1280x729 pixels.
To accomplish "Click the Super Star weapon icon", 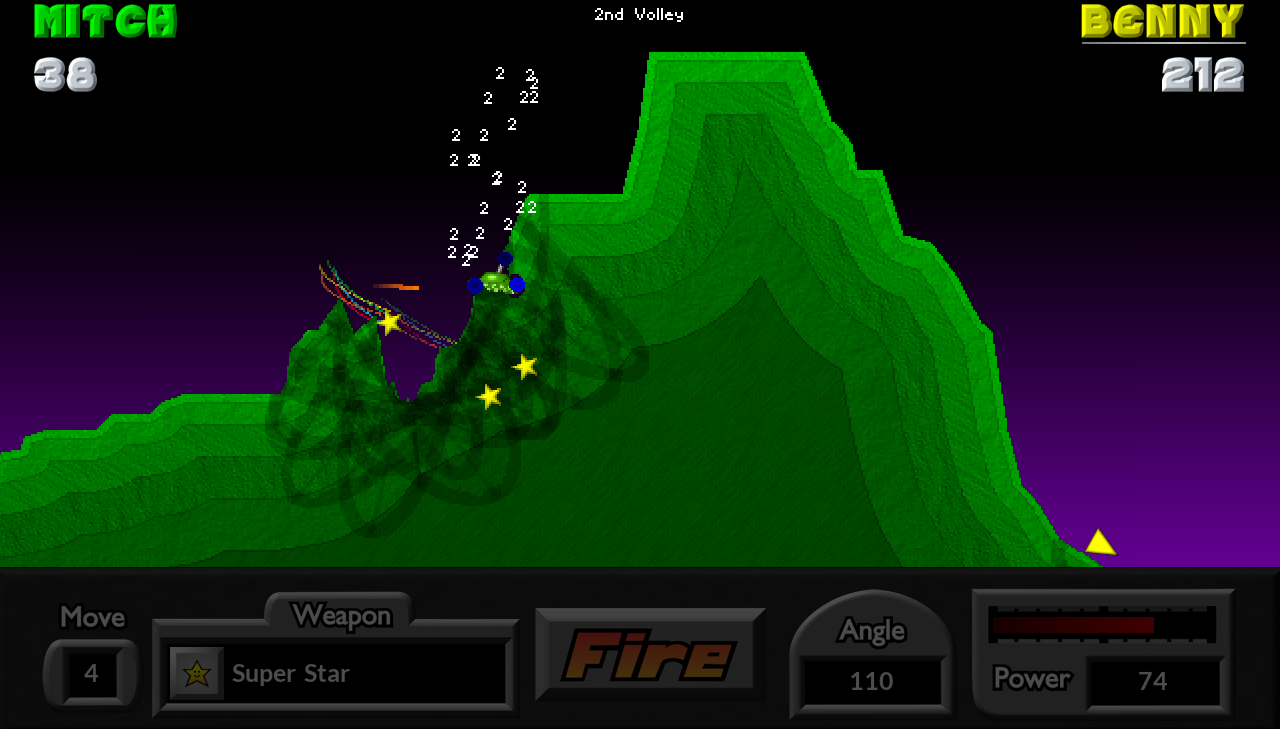I will [196, 673].
